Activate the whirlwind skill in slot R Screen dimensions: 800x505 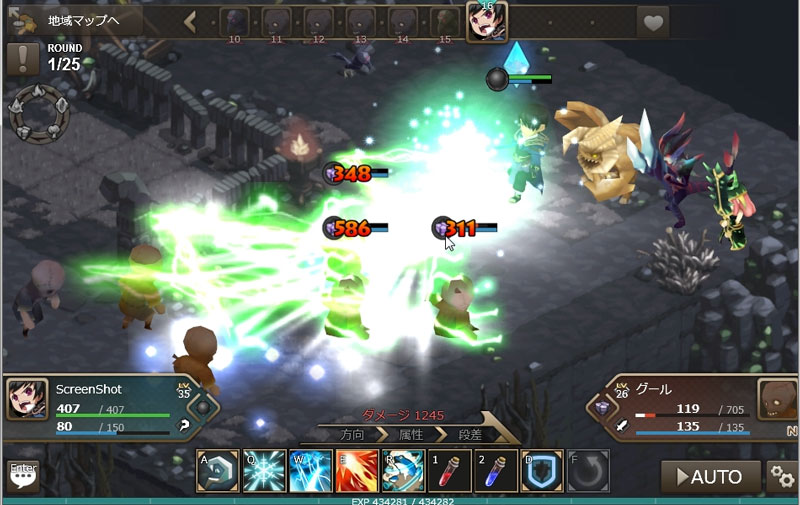click(402, 470)
